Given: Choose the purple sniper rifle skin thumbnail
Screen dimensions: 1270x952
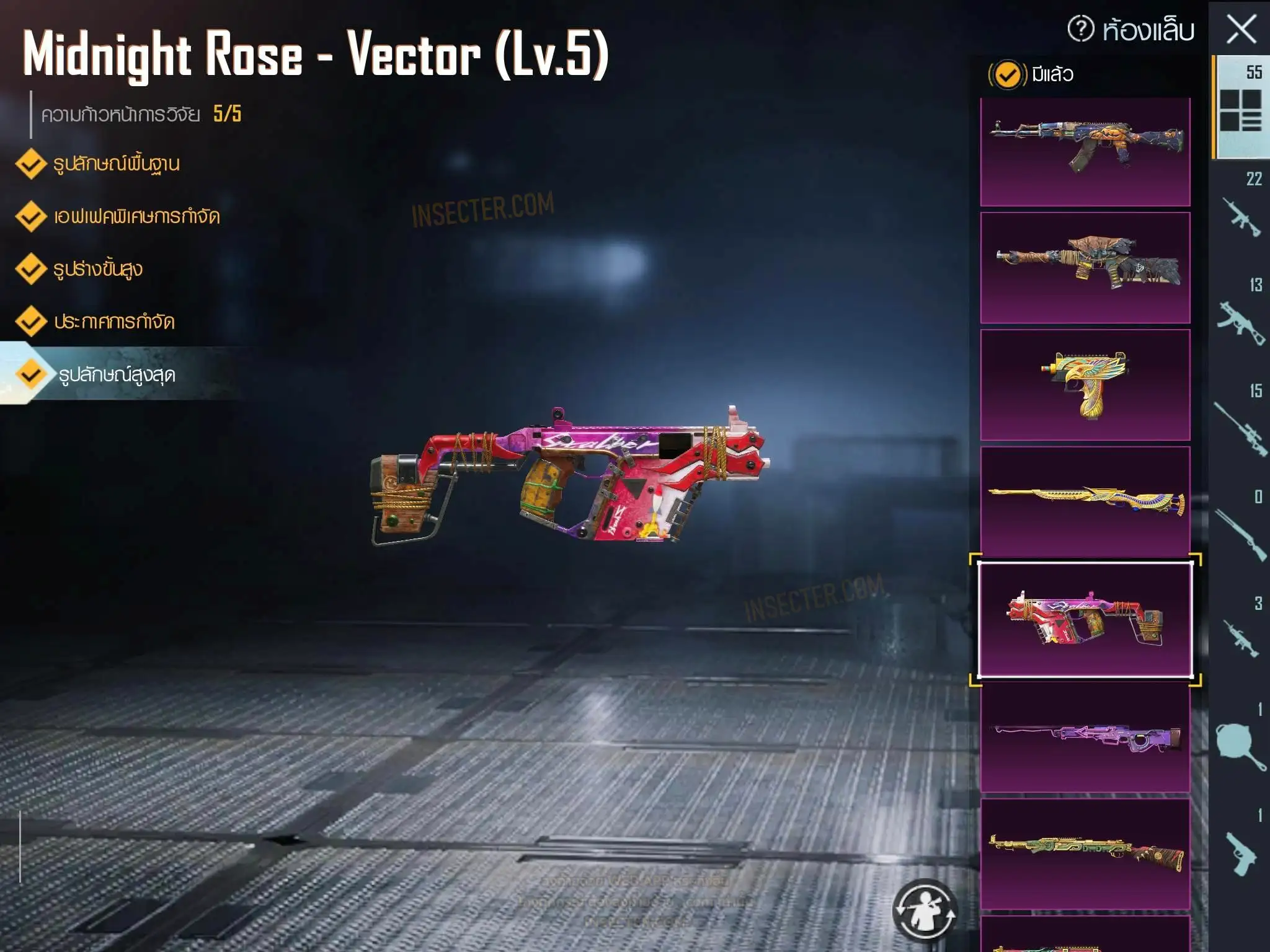Looking at the screenshot, I should (x=1085, y=736).
